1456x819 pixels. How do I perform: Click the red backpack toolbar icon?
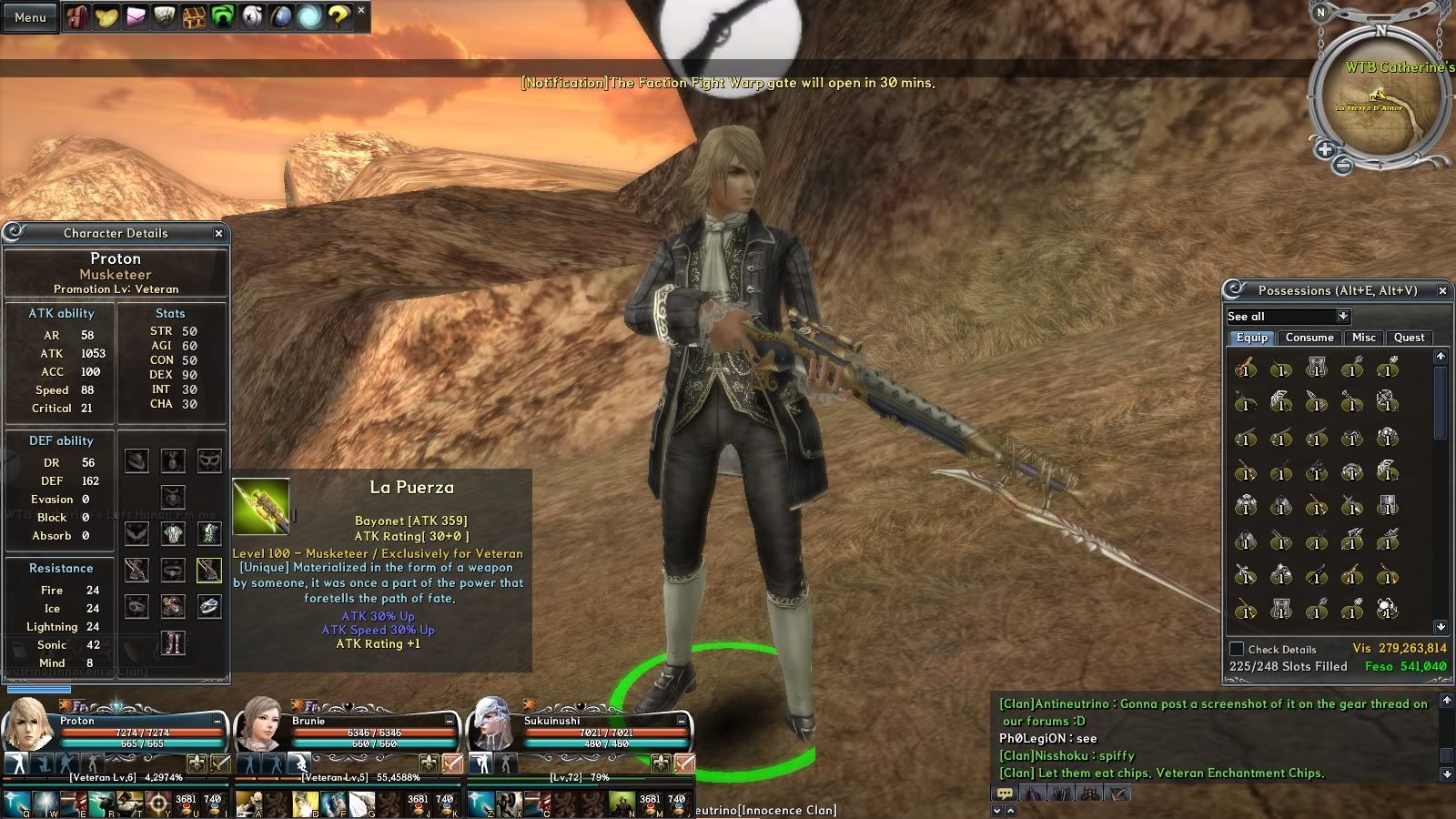(77, 17)
